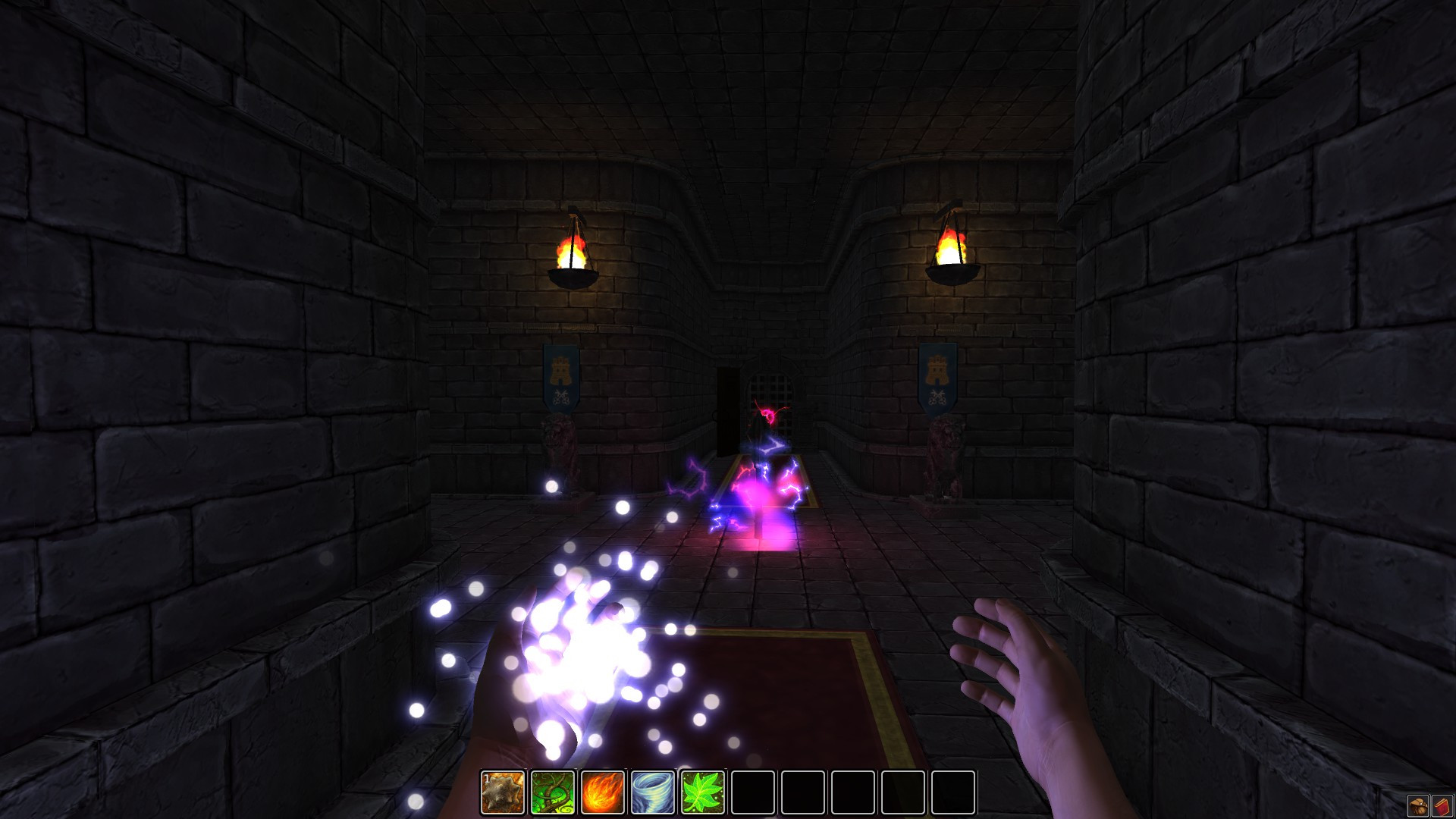
Task: Select the spiked rock spell slot
Action: pos(503,792)
